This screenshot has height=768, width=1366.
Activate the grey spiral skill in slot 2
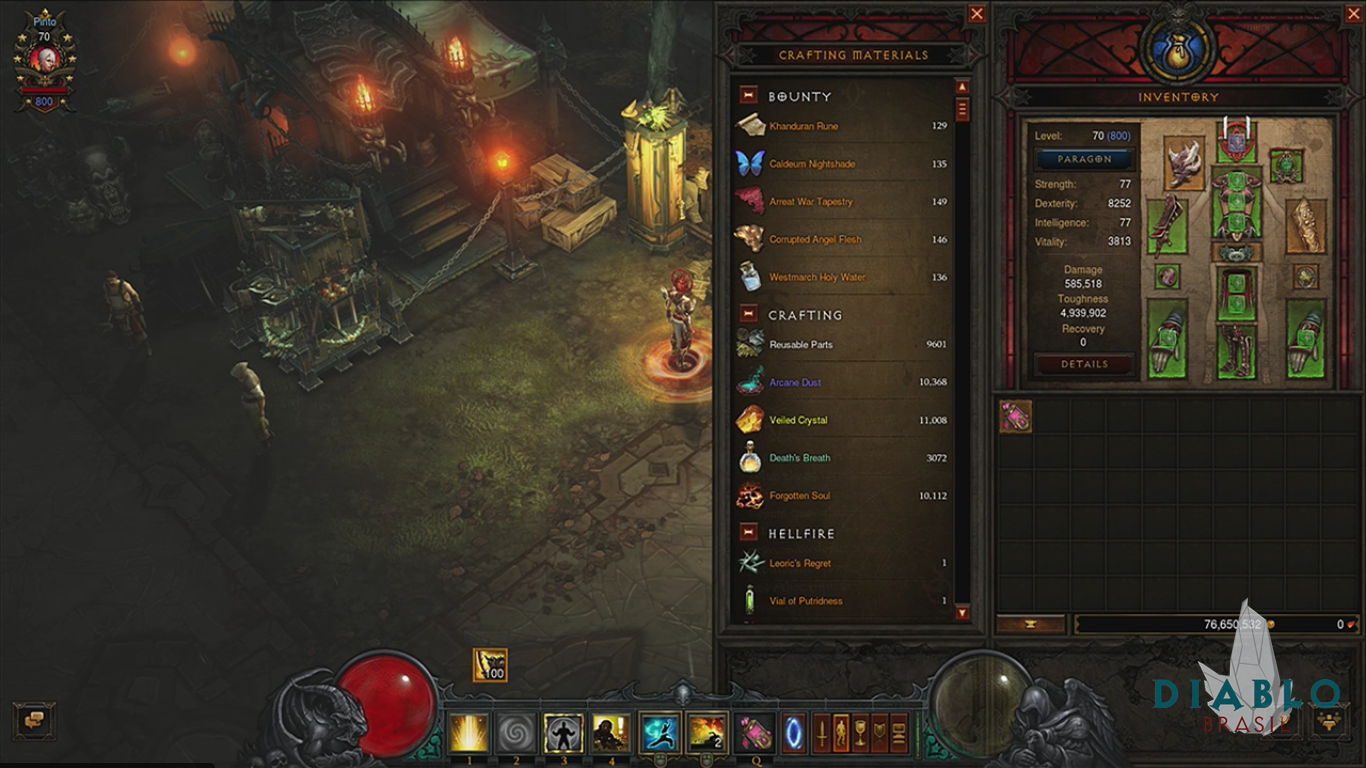tap(516, 733)
